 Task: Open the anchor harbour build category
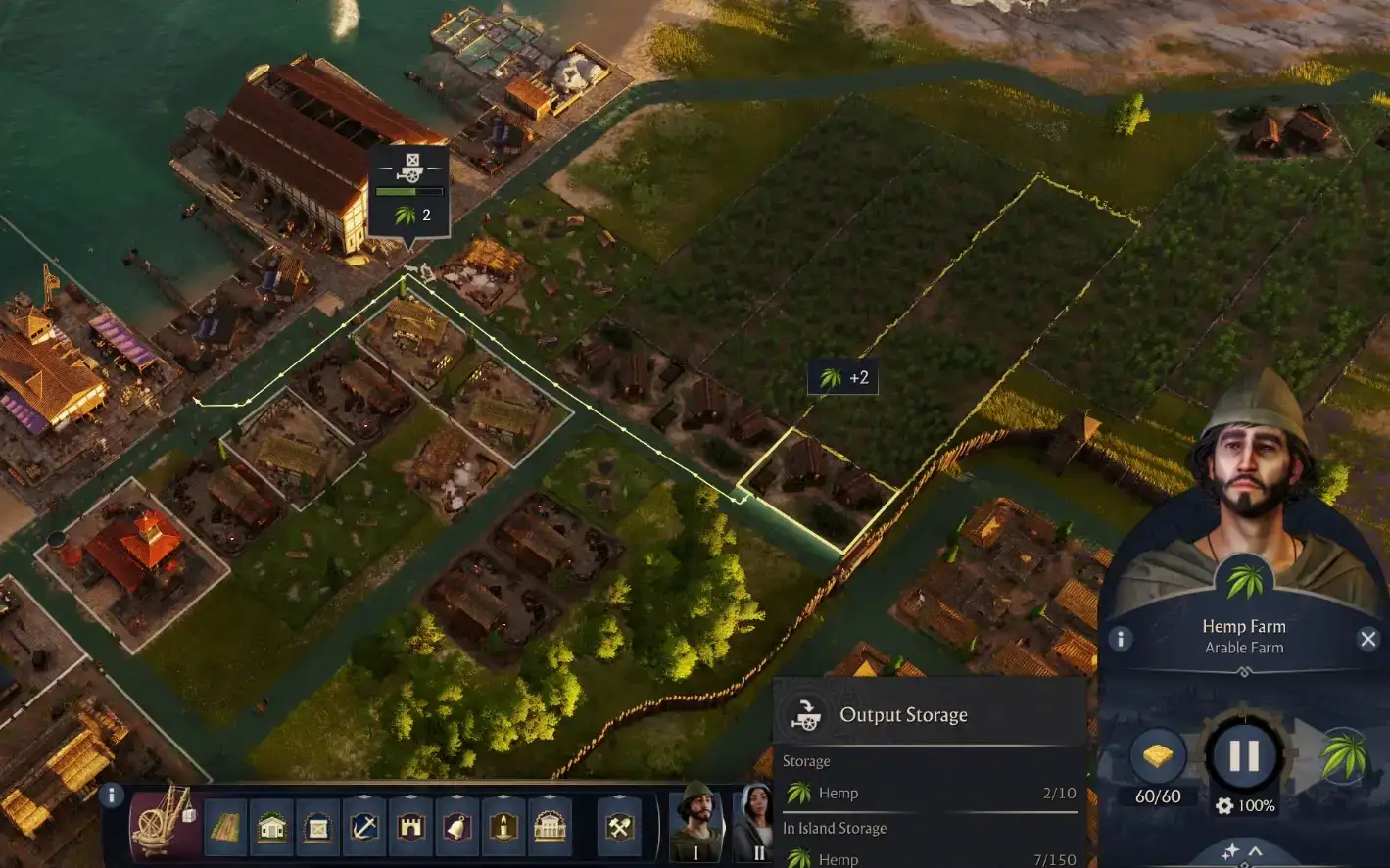click(364, 827)
